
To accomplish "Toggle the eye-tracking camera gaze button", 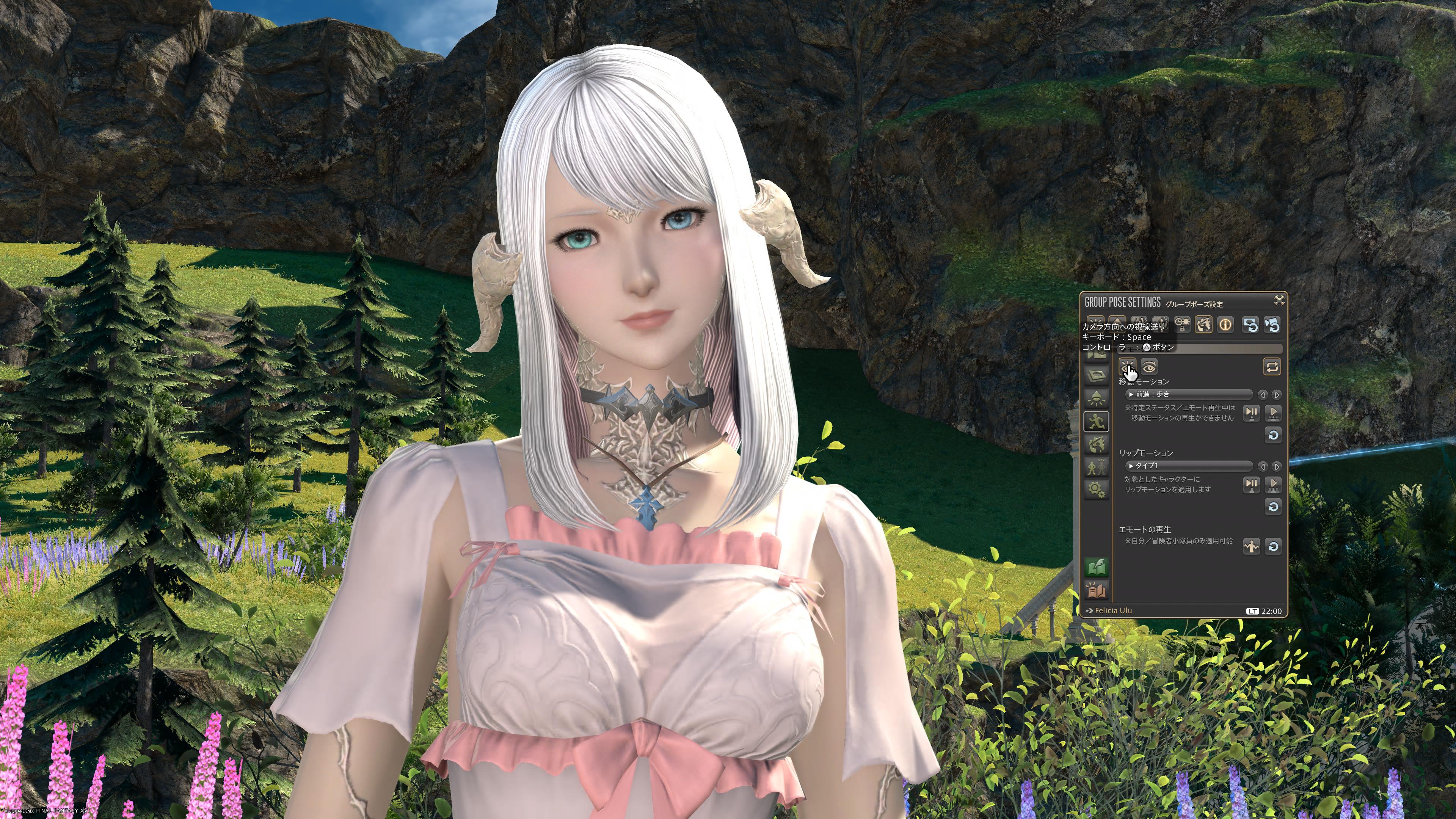I will [1128, 367].
